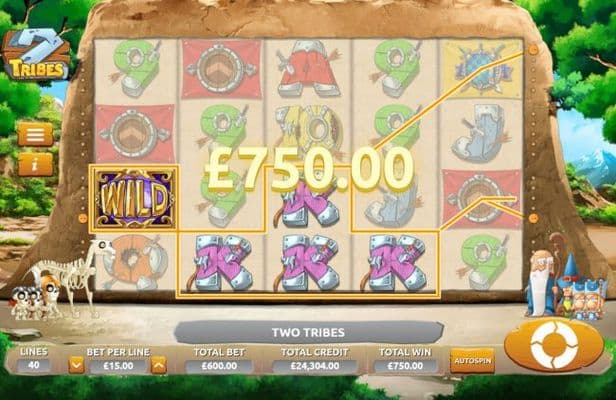
Task: Spin the reels with the orange button
Action: click(x=553, y=346)
